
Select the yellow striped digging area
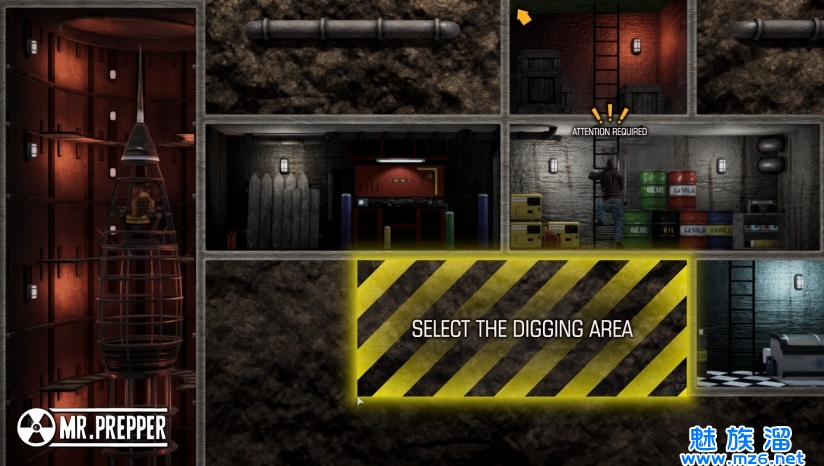click(522, 328)
